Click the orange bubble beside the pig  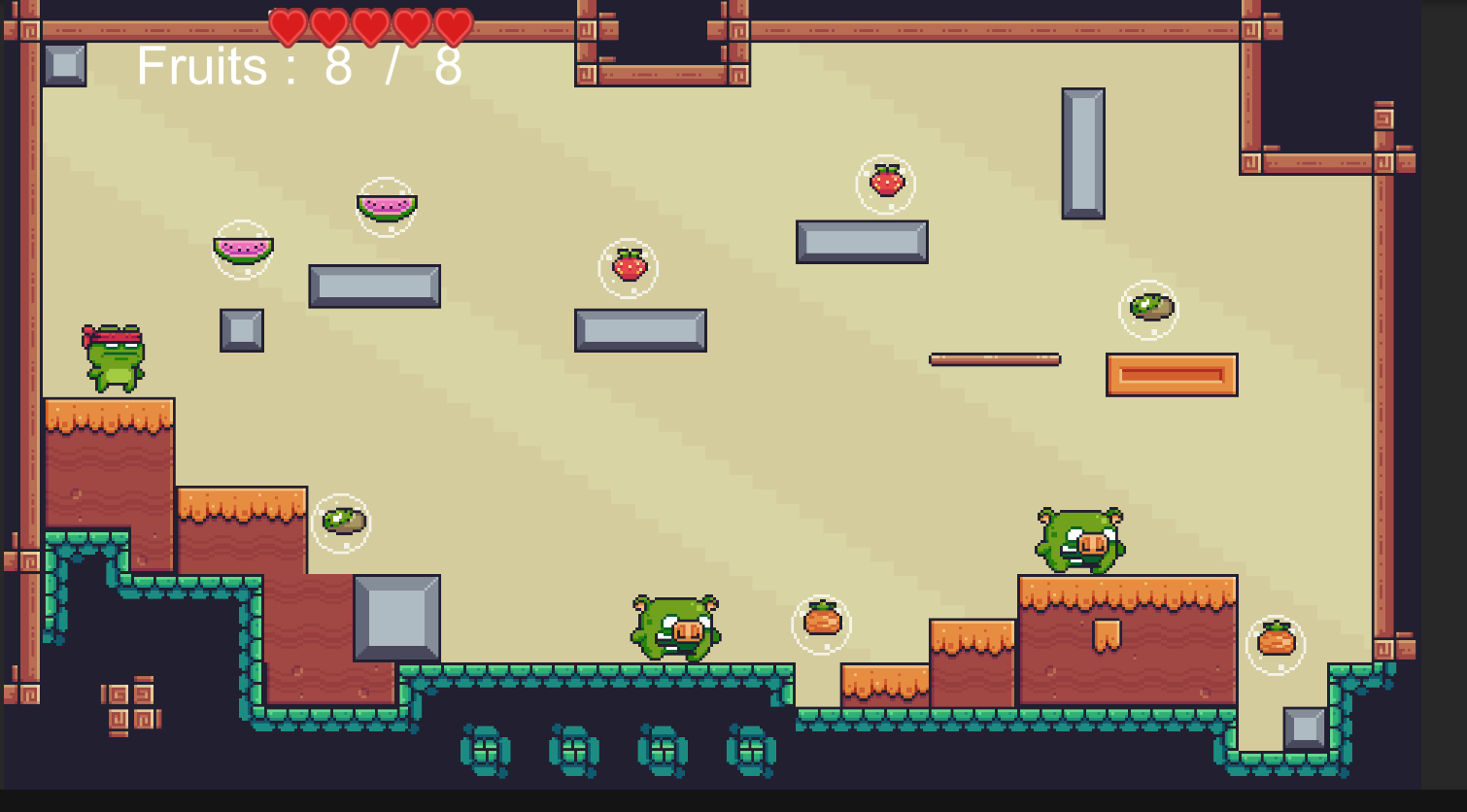[821, 625]
